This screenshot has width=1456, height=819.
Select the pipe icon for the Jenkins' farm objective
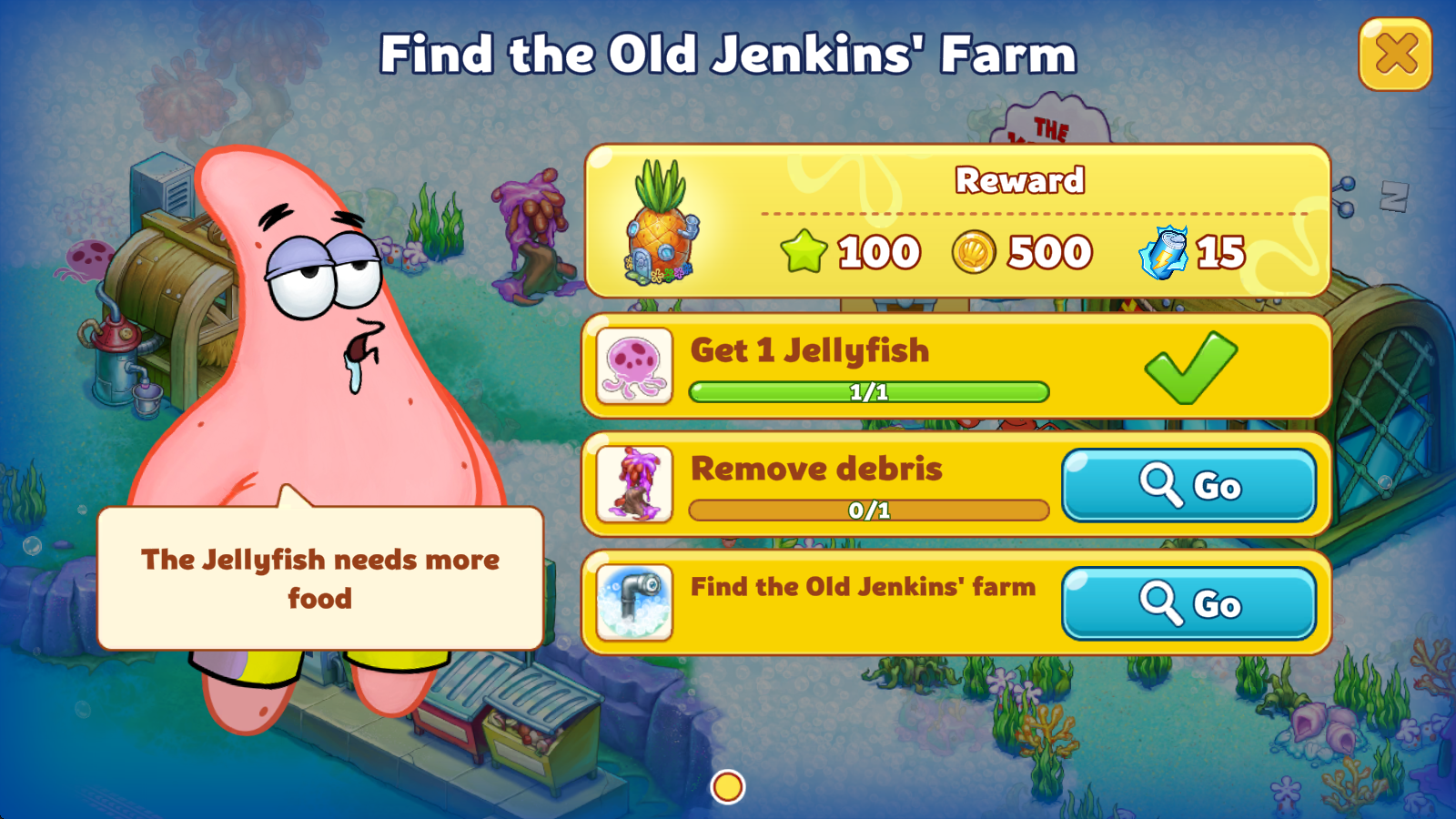point(634,602)
